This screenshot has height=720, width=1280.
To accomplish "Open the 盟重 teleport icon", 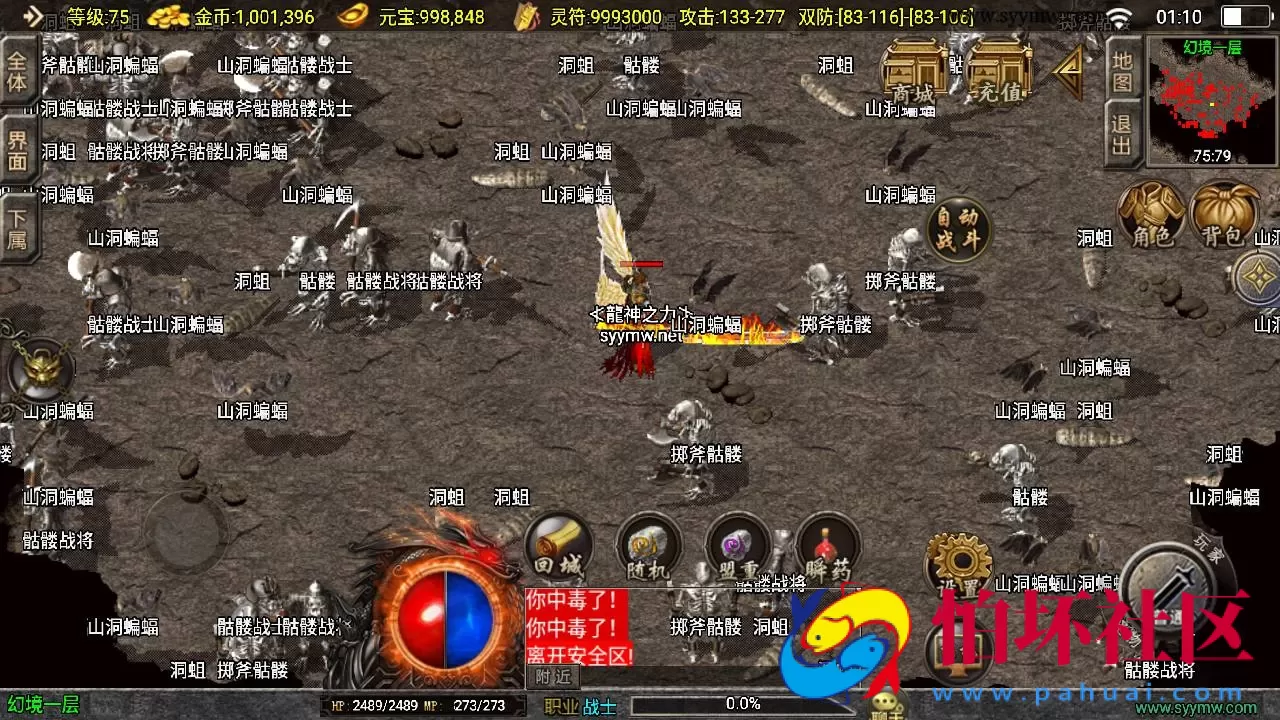I will pos(738,547).
